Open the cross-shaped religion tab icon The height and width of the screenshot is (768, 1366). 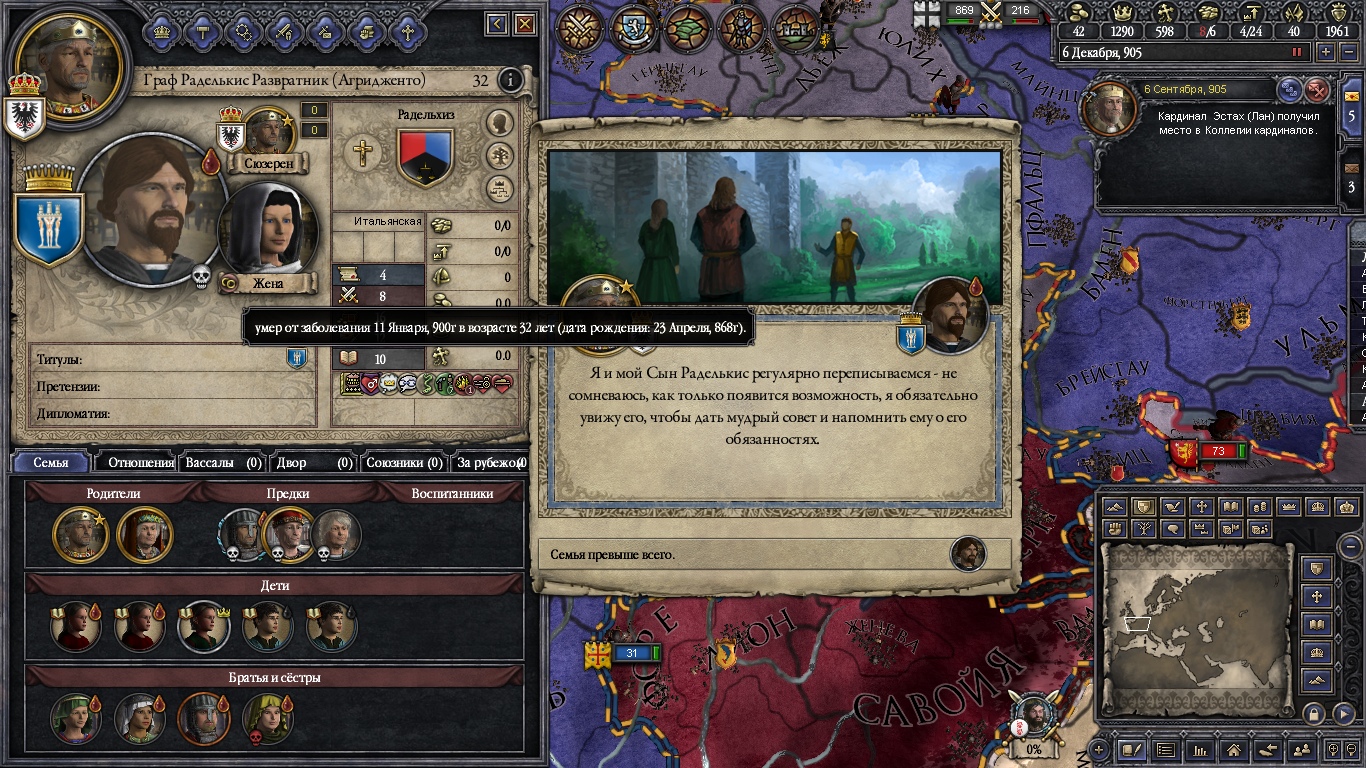pyautogui.click(x=407, y=31)
